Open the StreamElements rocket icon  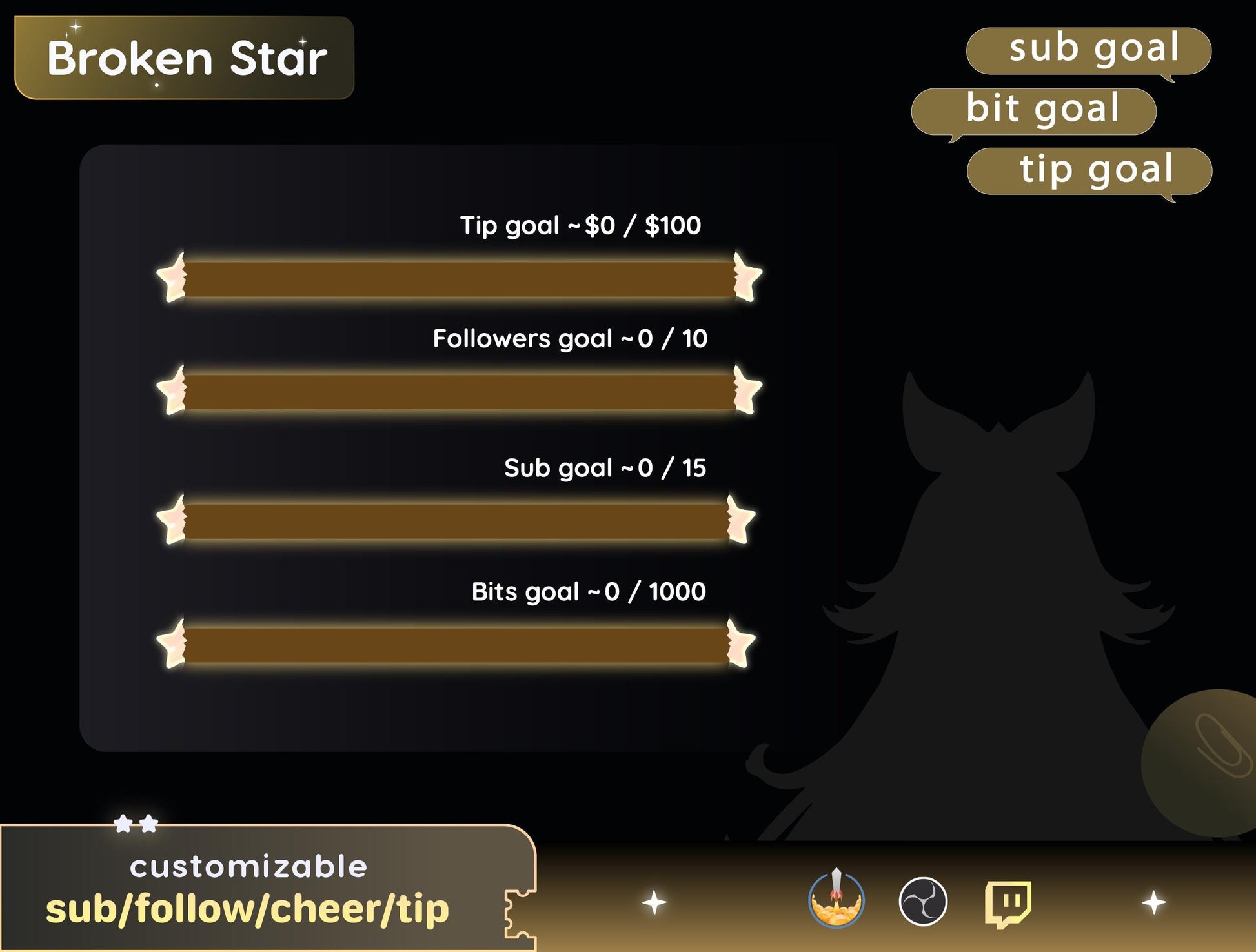(x=836, y=900)
